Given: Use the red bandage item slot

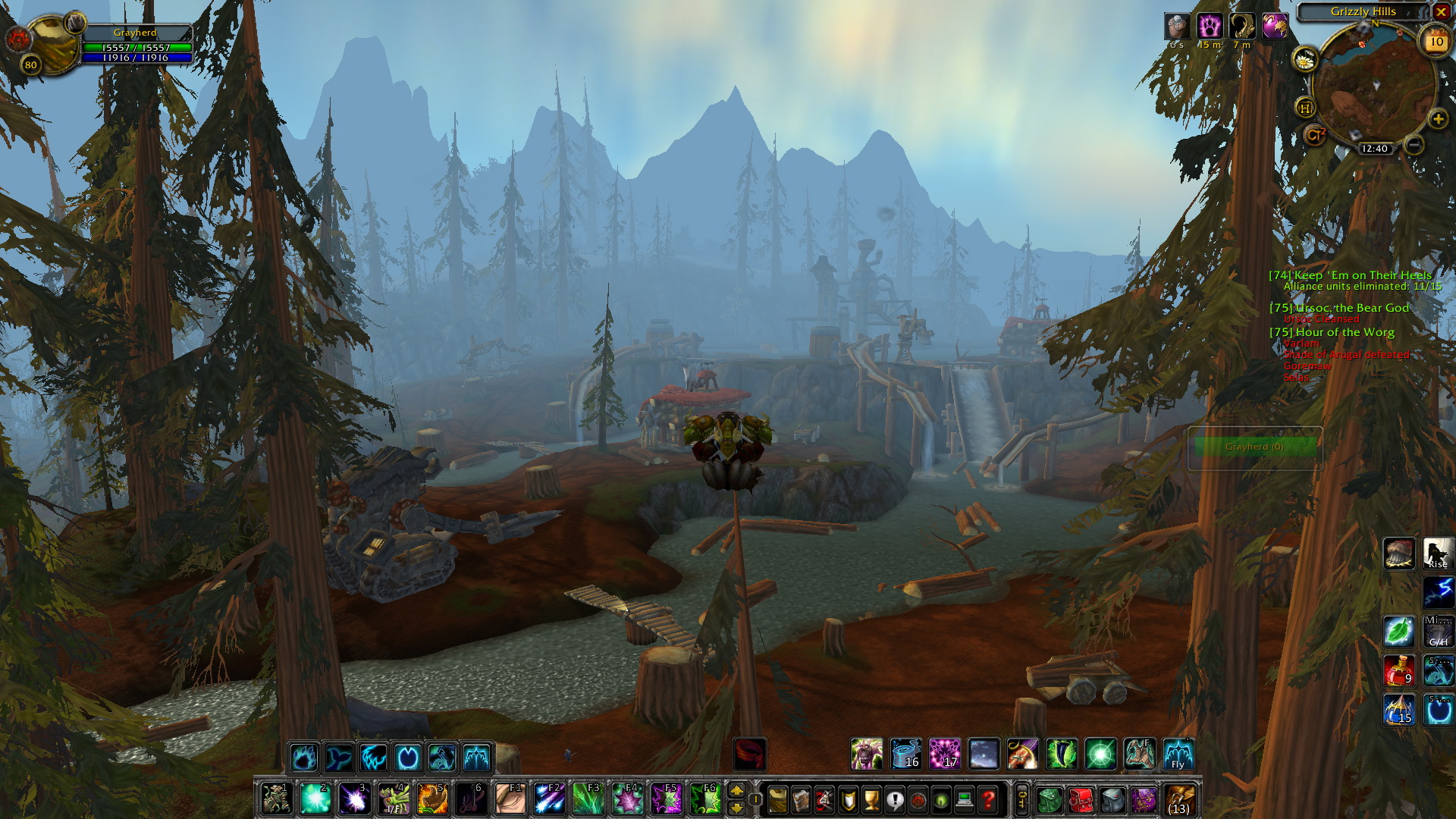Looking at the screenshot, I should (x=750, y=755).
